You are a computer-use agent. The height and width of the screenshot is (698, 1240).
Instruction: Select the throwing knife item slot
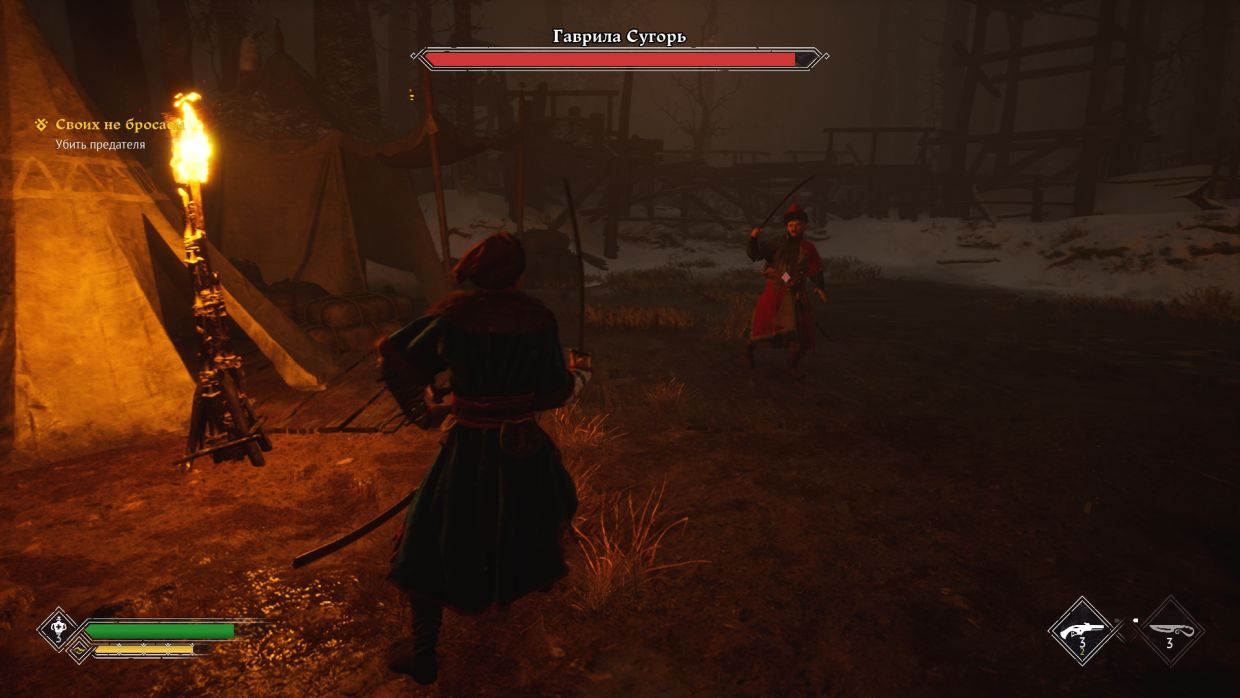tap(1169, 631)
